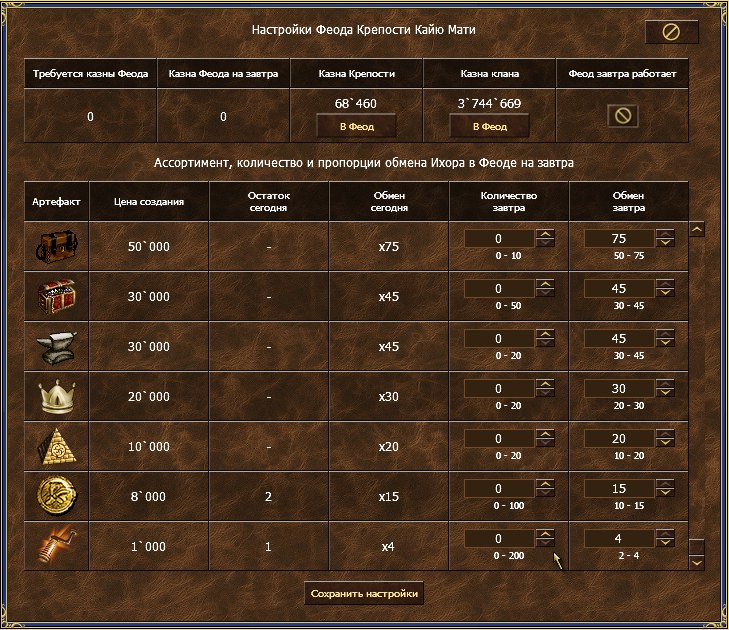Select tomorrow's exchange field showing 4
This screenshot has height=630, width=729.
click(618, 539)
